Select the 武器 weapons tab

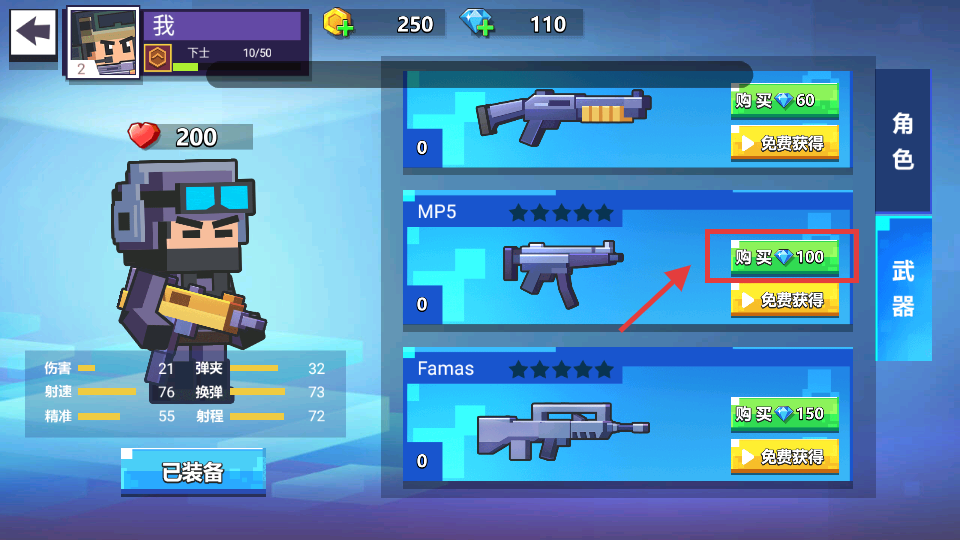[x=903, y=288]
